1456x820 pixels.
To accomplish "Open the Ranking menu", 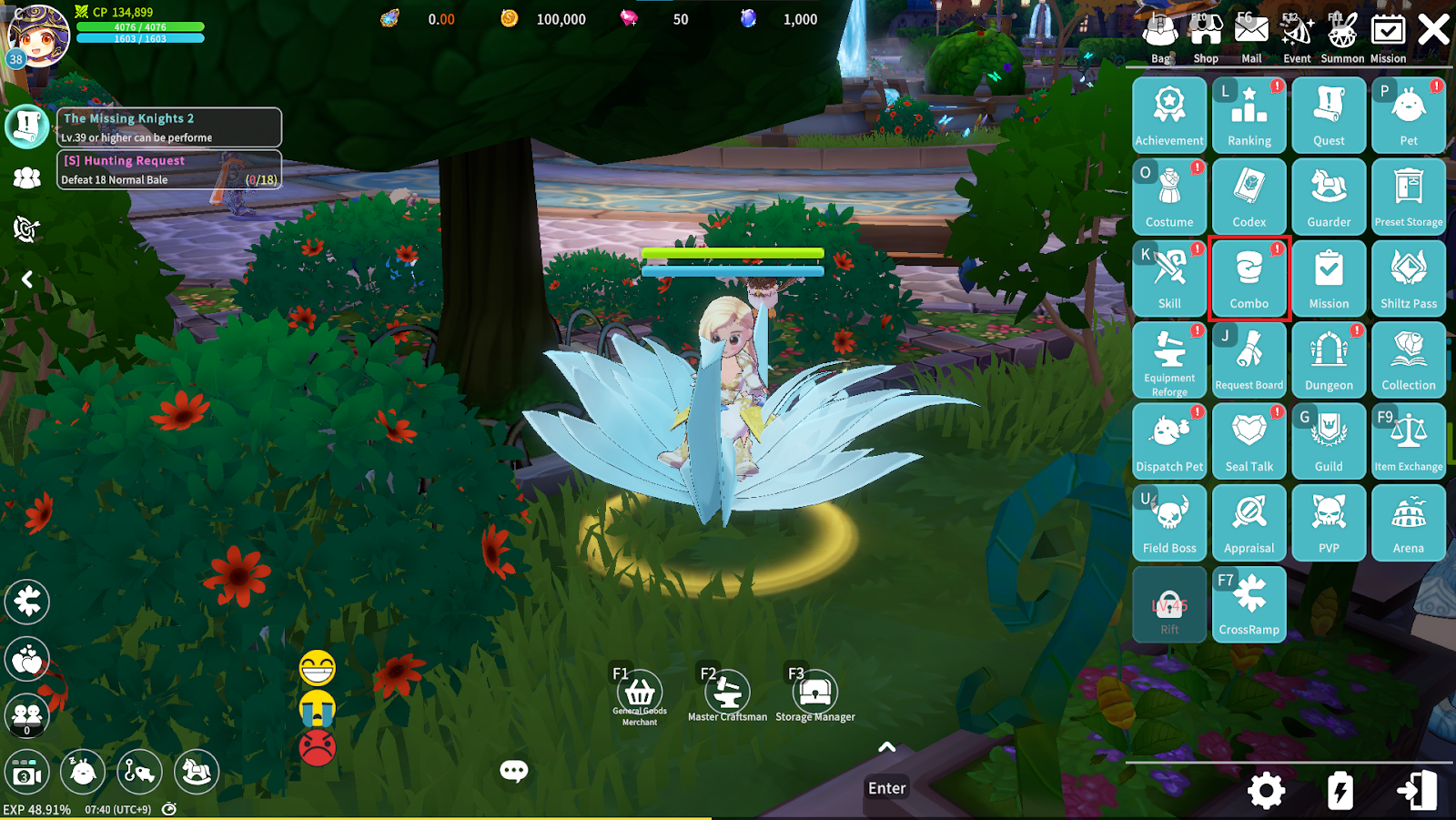I will pyautogui.click(x=1249, y=115).
